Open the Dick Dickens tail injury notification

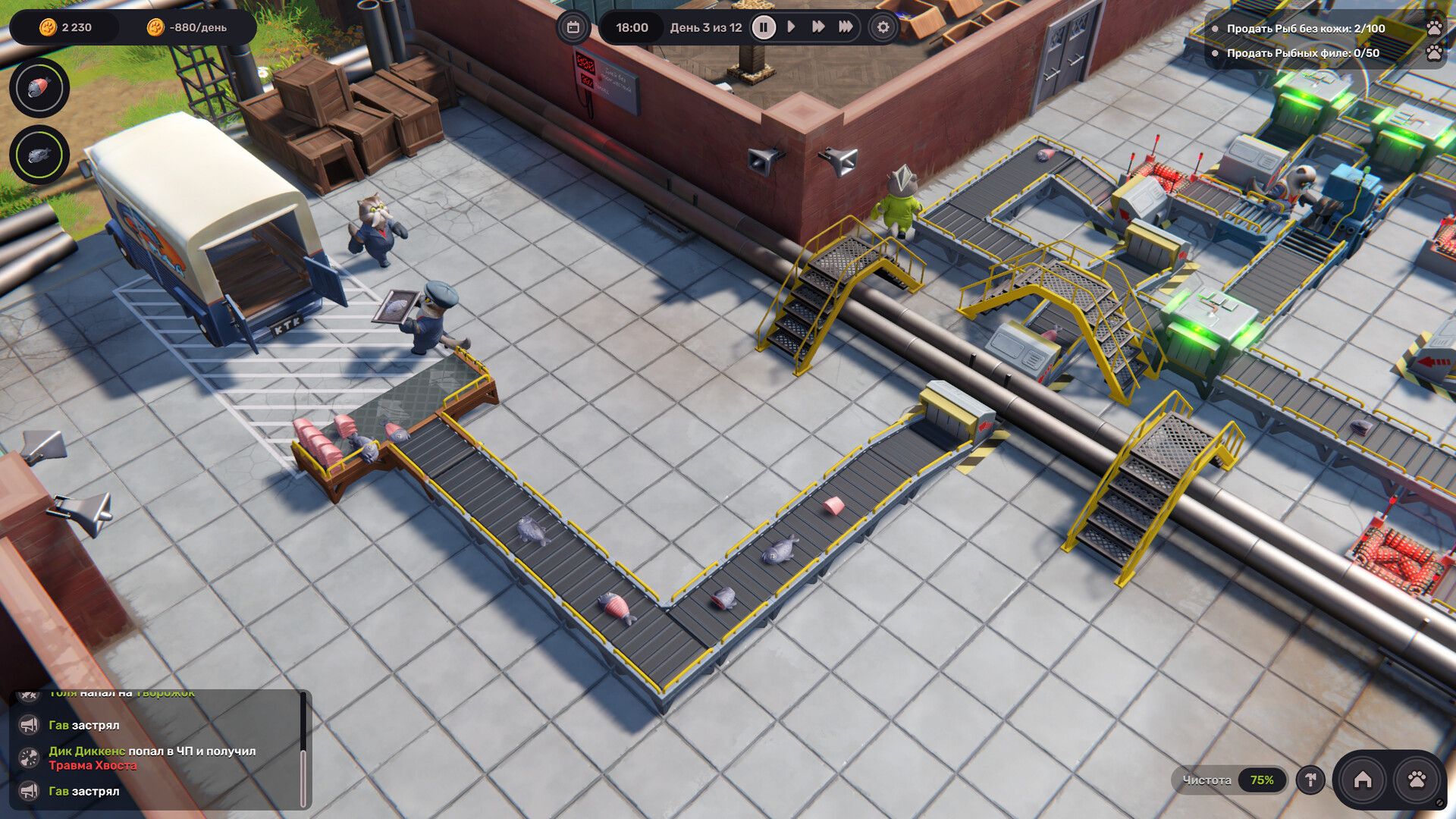(x=152, y=758)
